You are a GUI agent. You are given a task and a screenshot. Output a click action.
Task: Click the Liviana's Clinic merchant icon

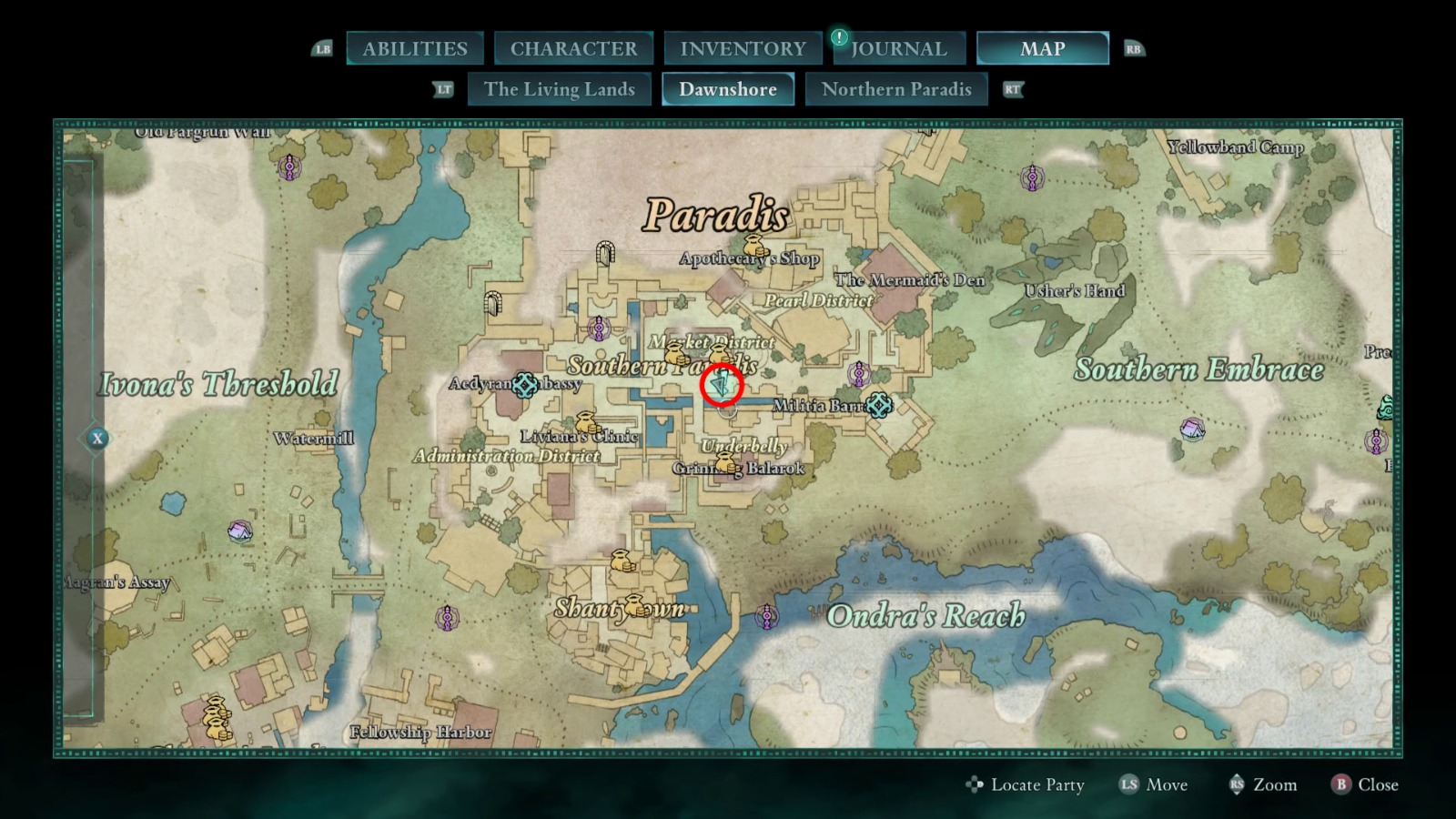pyautogui.click(x=587, y=423)
